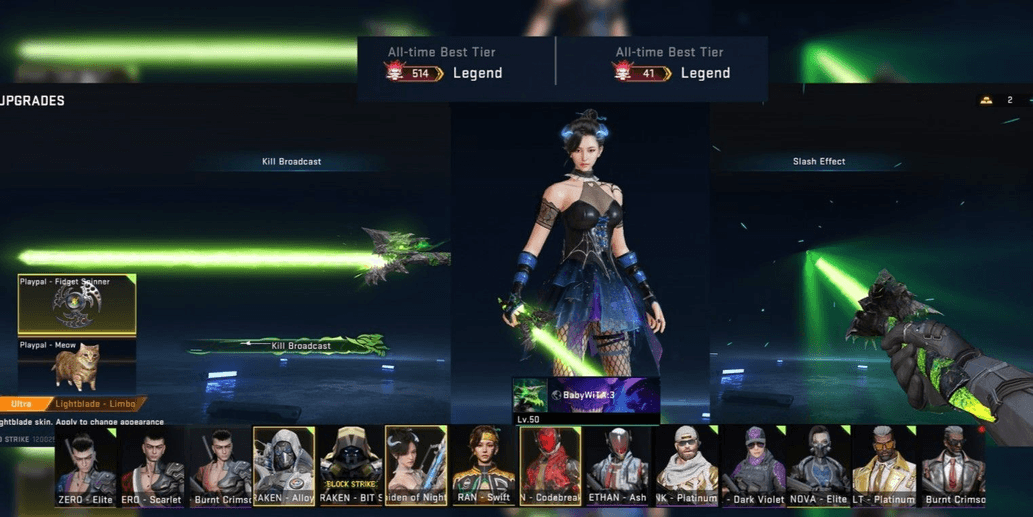Choose the NOVA - Elite skin
1033x517 pixels.
pos(819,466)
